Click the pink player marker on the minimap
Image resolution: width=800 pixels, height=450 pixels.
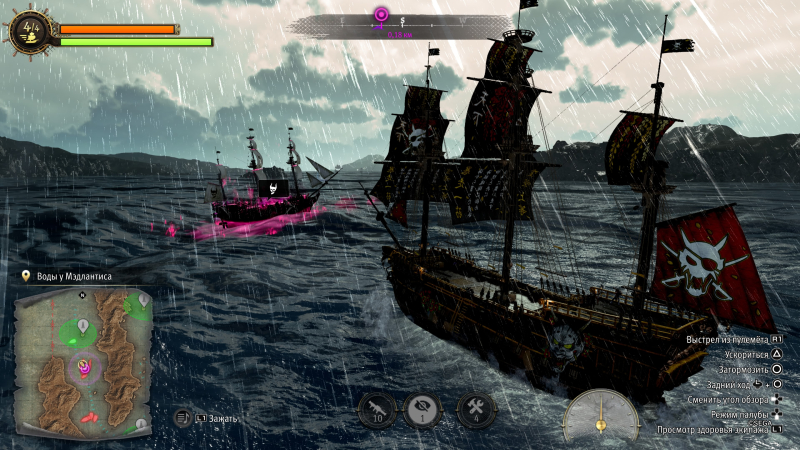(x=84, y=367)
